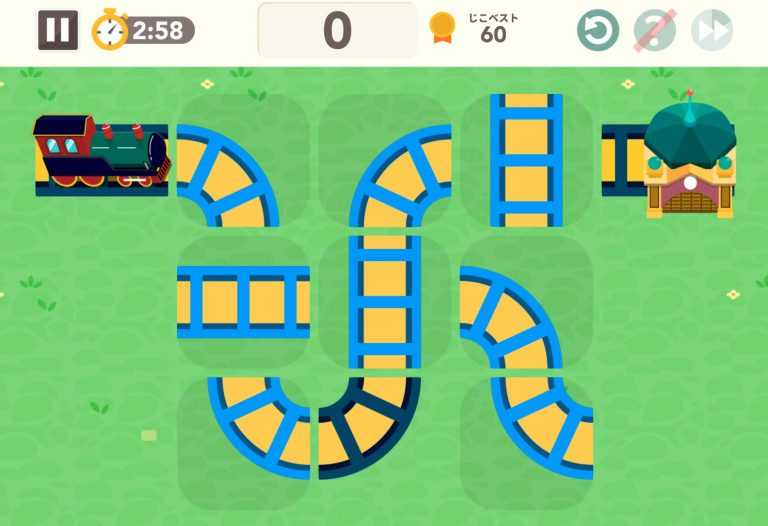
Task: Select the vertical track tile beside the station
Action: [526, 160]
